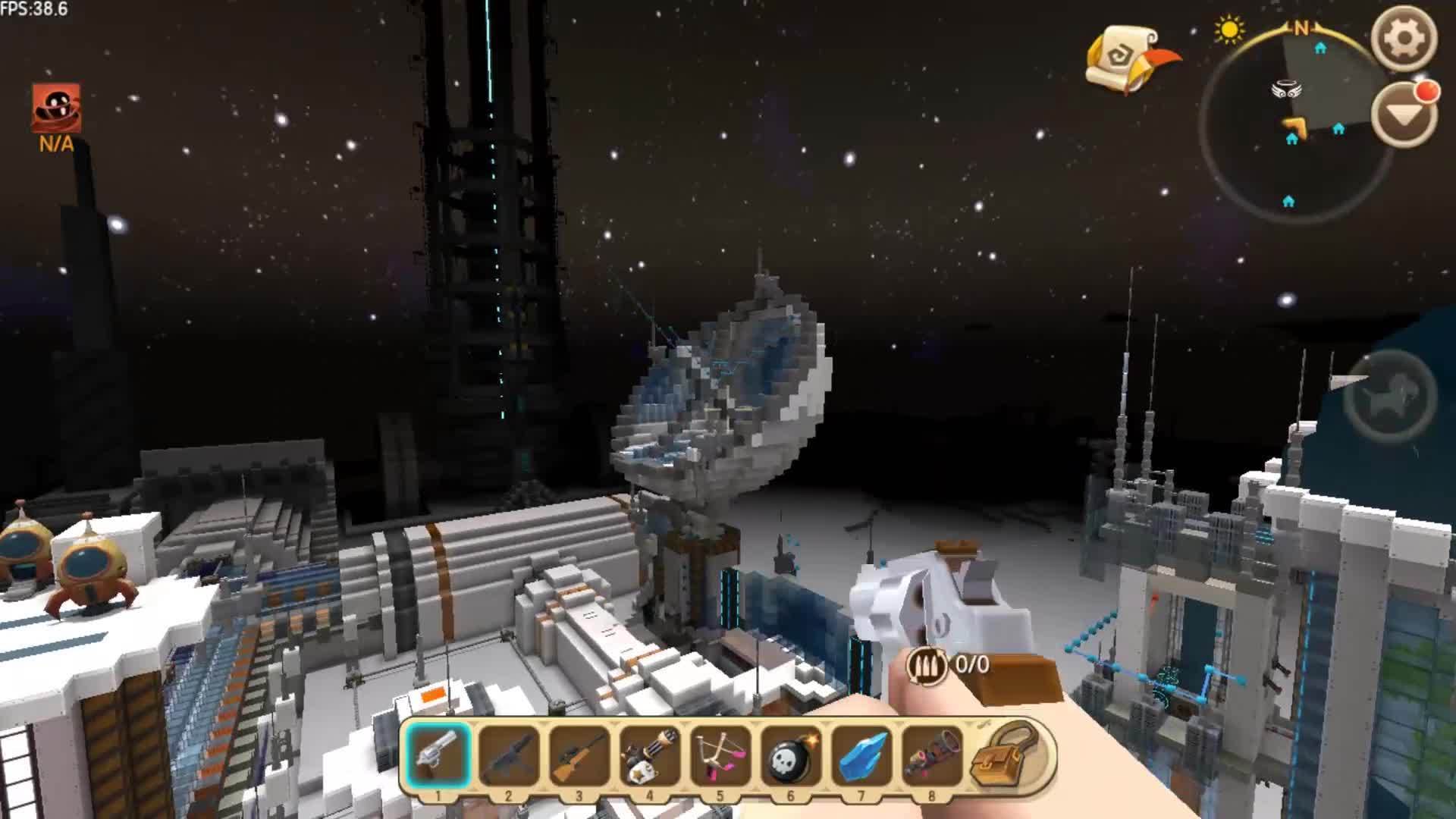Switch to the scoped sniper rifle
Image resolution: width=1456 pixels, height=819 pixels.
pyautogui.click(x=579, y=755)
